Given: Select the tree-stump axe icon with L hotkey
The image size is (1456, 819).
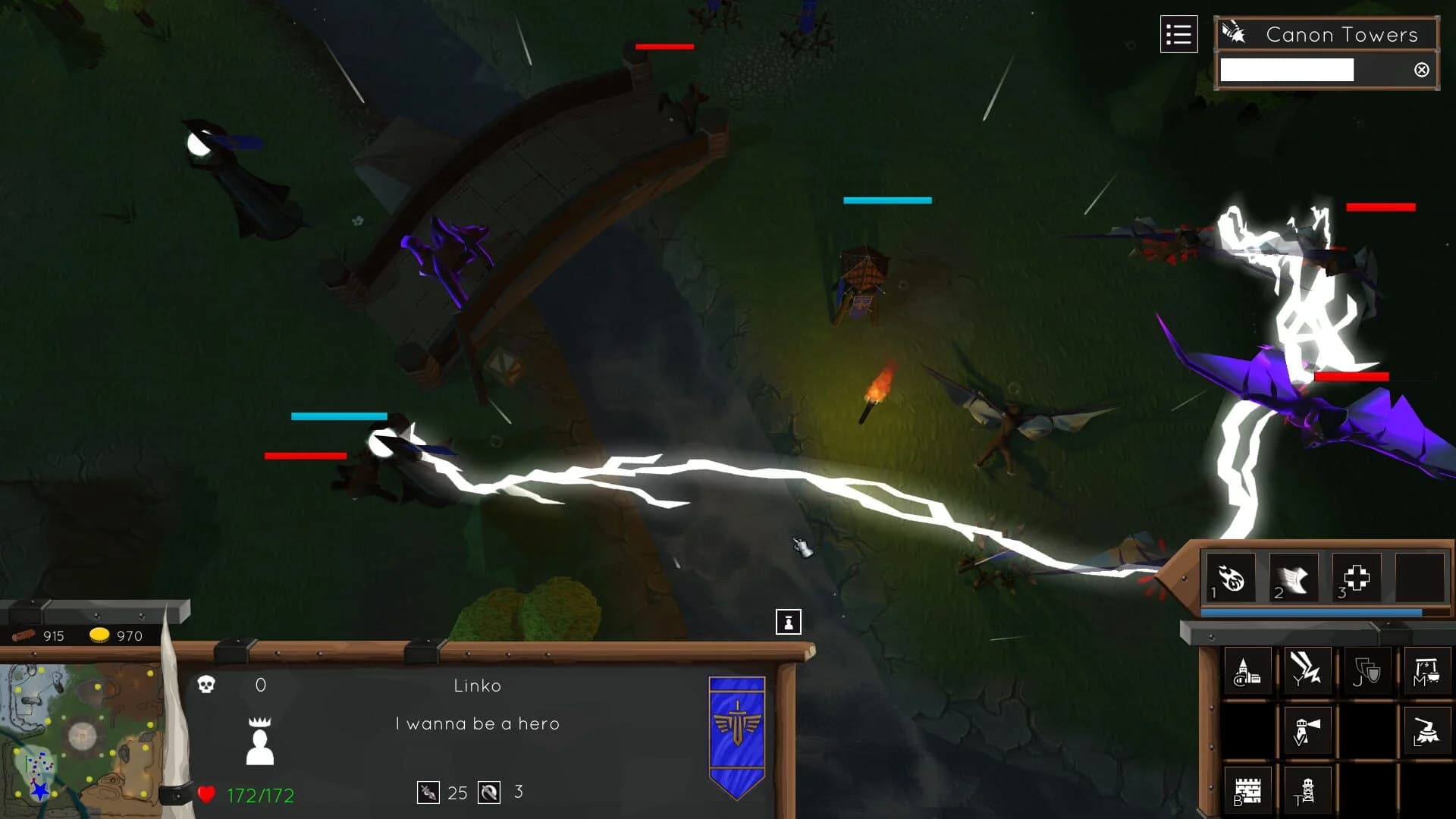Looking at the screenshot, I should 1426,731.
